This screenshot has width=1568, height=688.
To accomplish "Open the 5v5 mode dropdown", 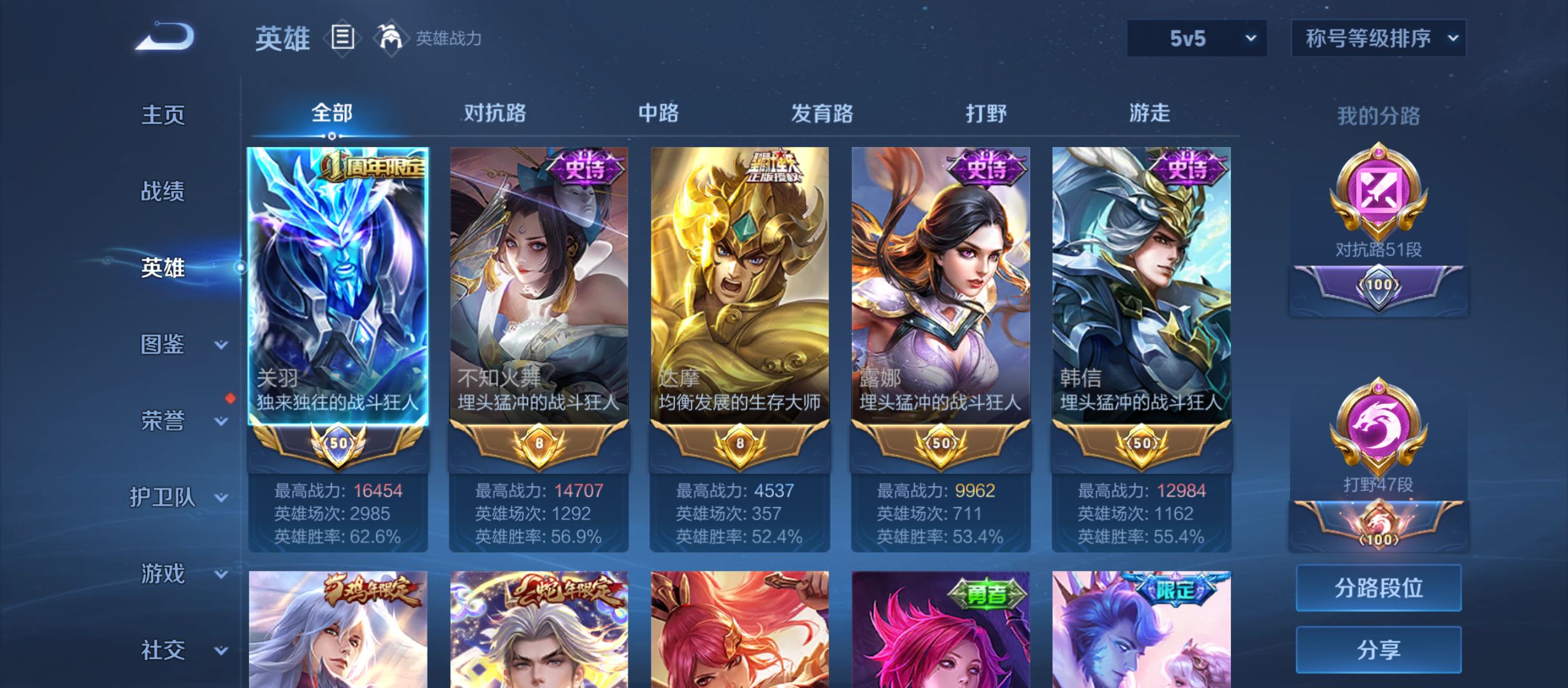I will pos(1196,38).
